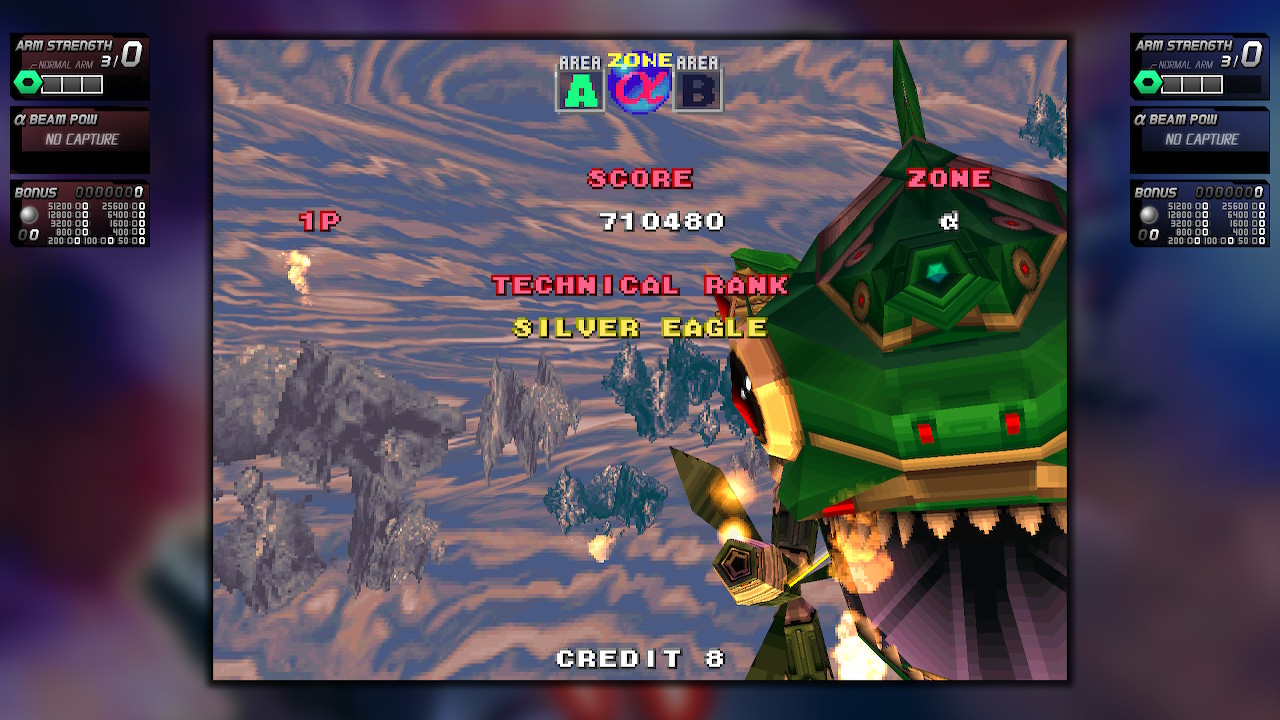Screen dimensions: 1280x720
Task: Choose the dark Area B tile
Action: coord(698,90)
